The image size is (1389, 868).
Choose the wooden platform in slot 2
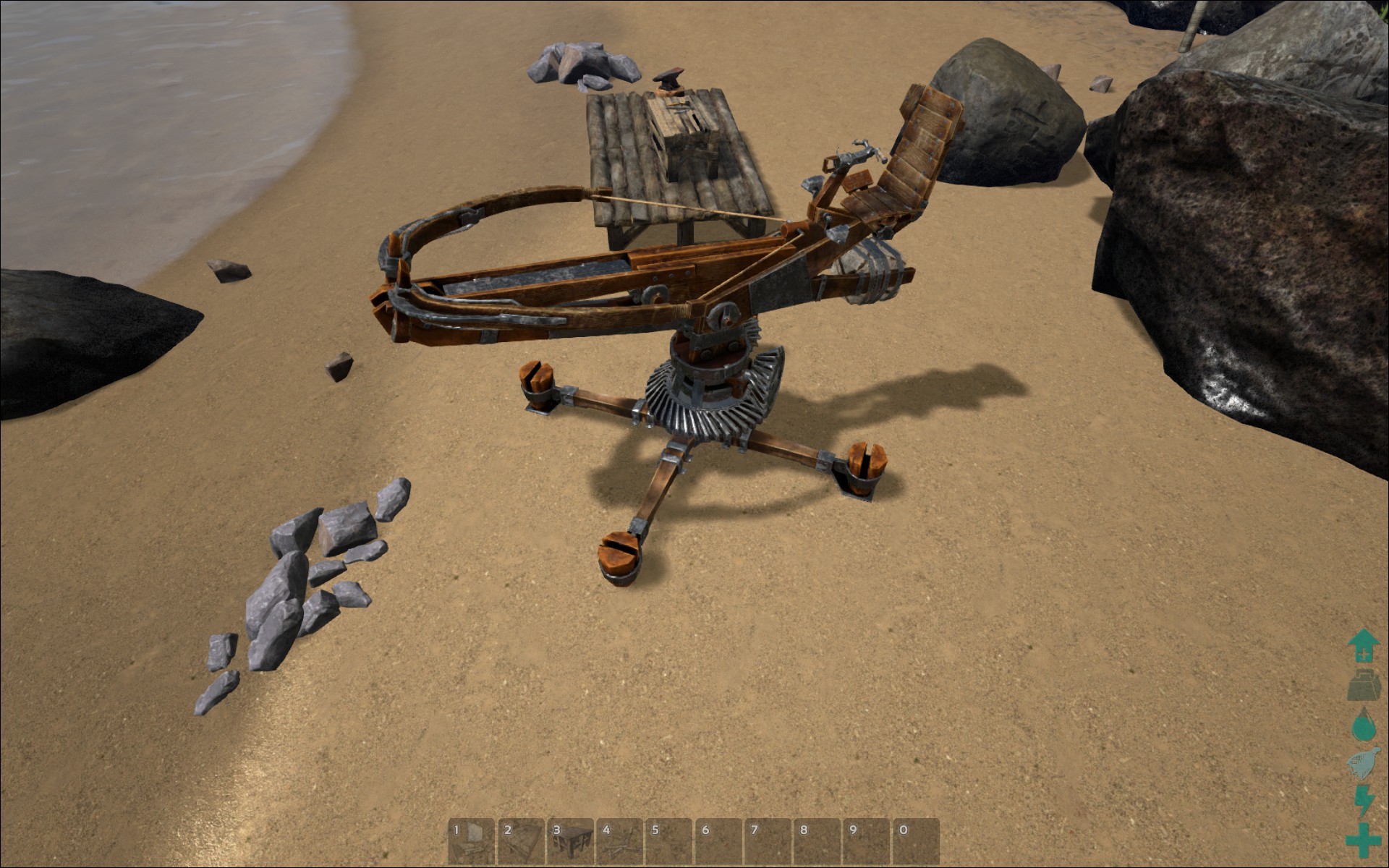(x=520, y=841)
